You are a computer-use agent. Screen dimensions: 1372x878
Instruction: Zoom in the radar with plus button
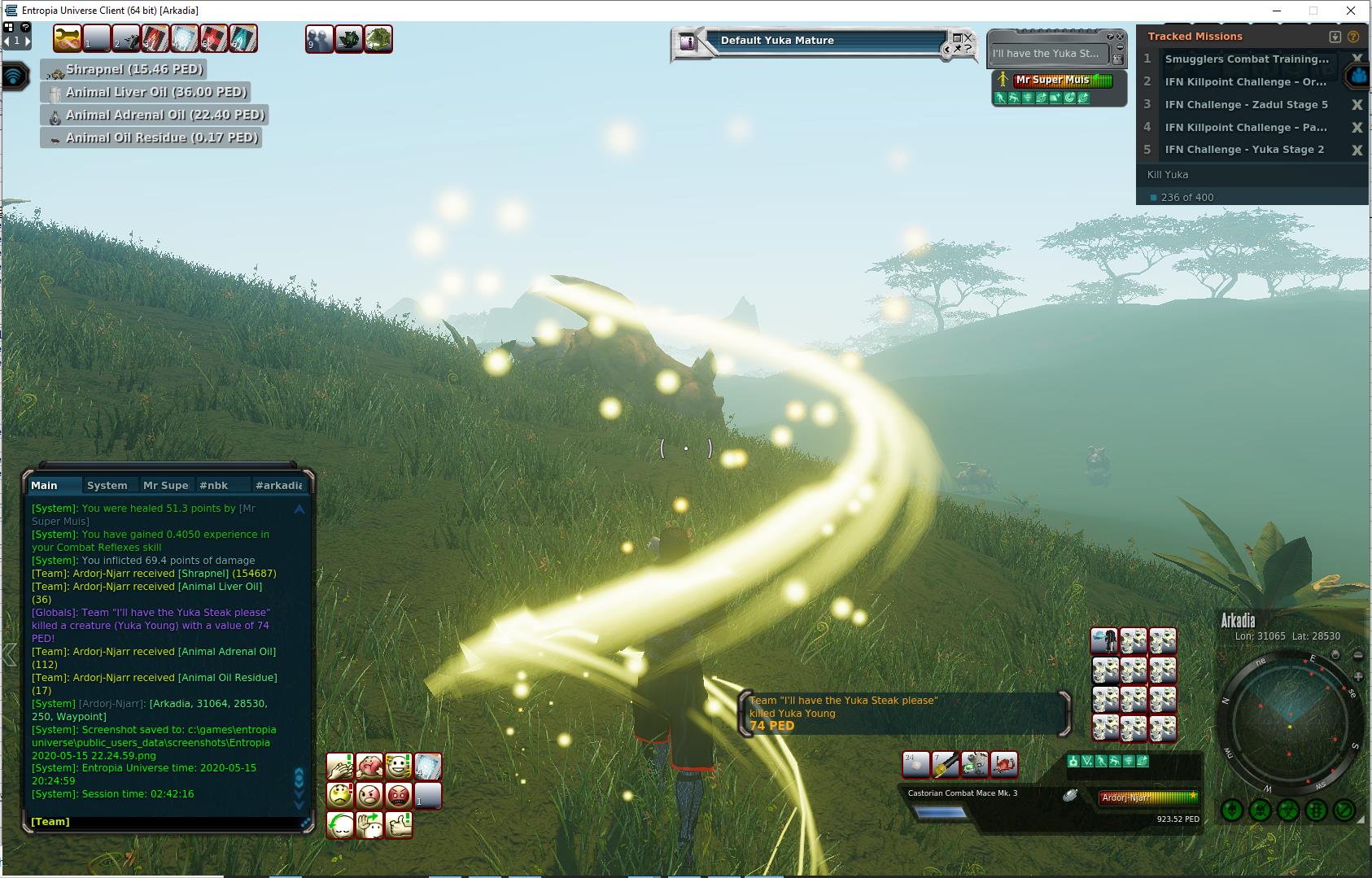pos(1358,677)
